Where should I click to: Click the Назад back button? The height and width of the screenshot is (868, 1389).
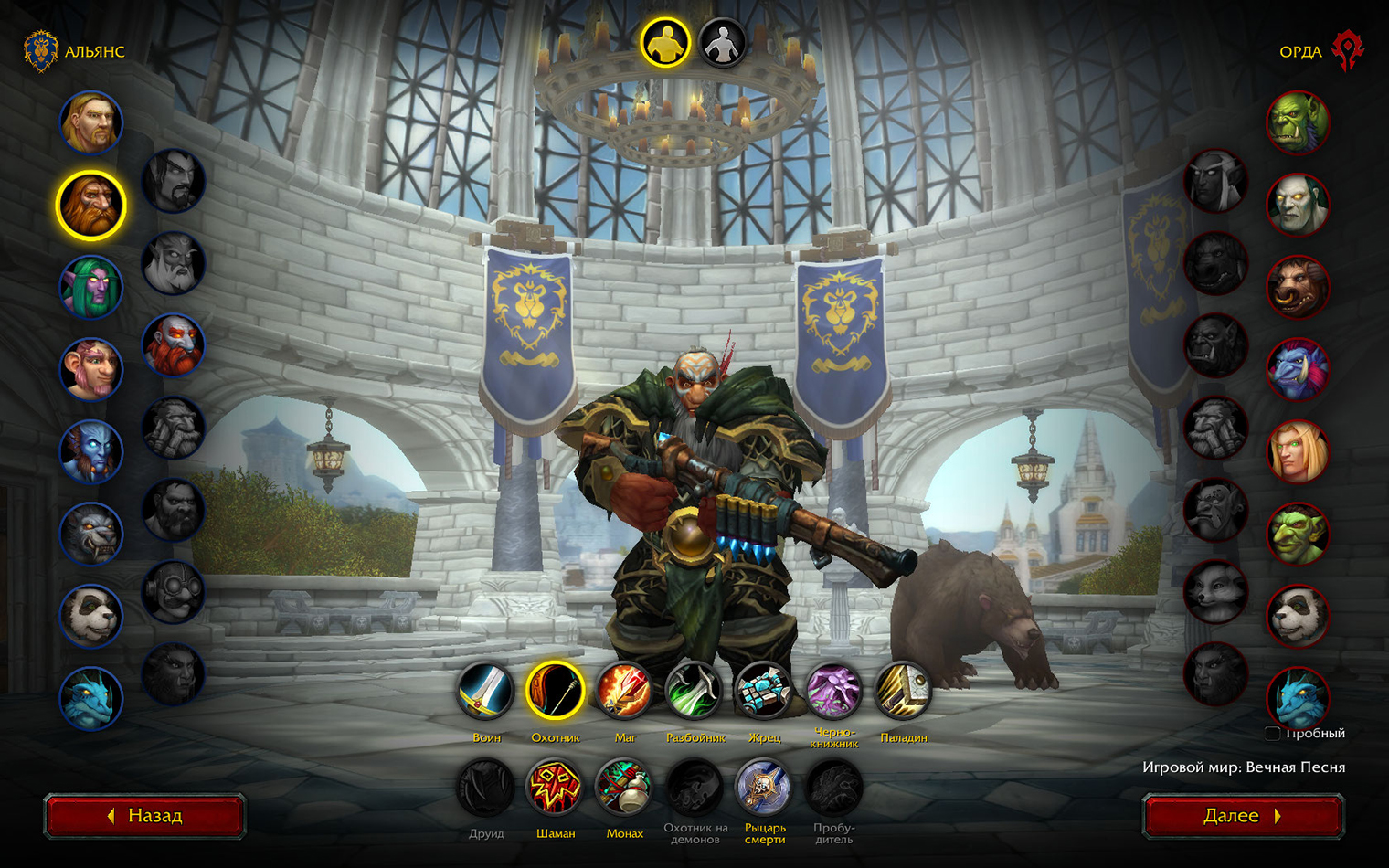point(144,815)
